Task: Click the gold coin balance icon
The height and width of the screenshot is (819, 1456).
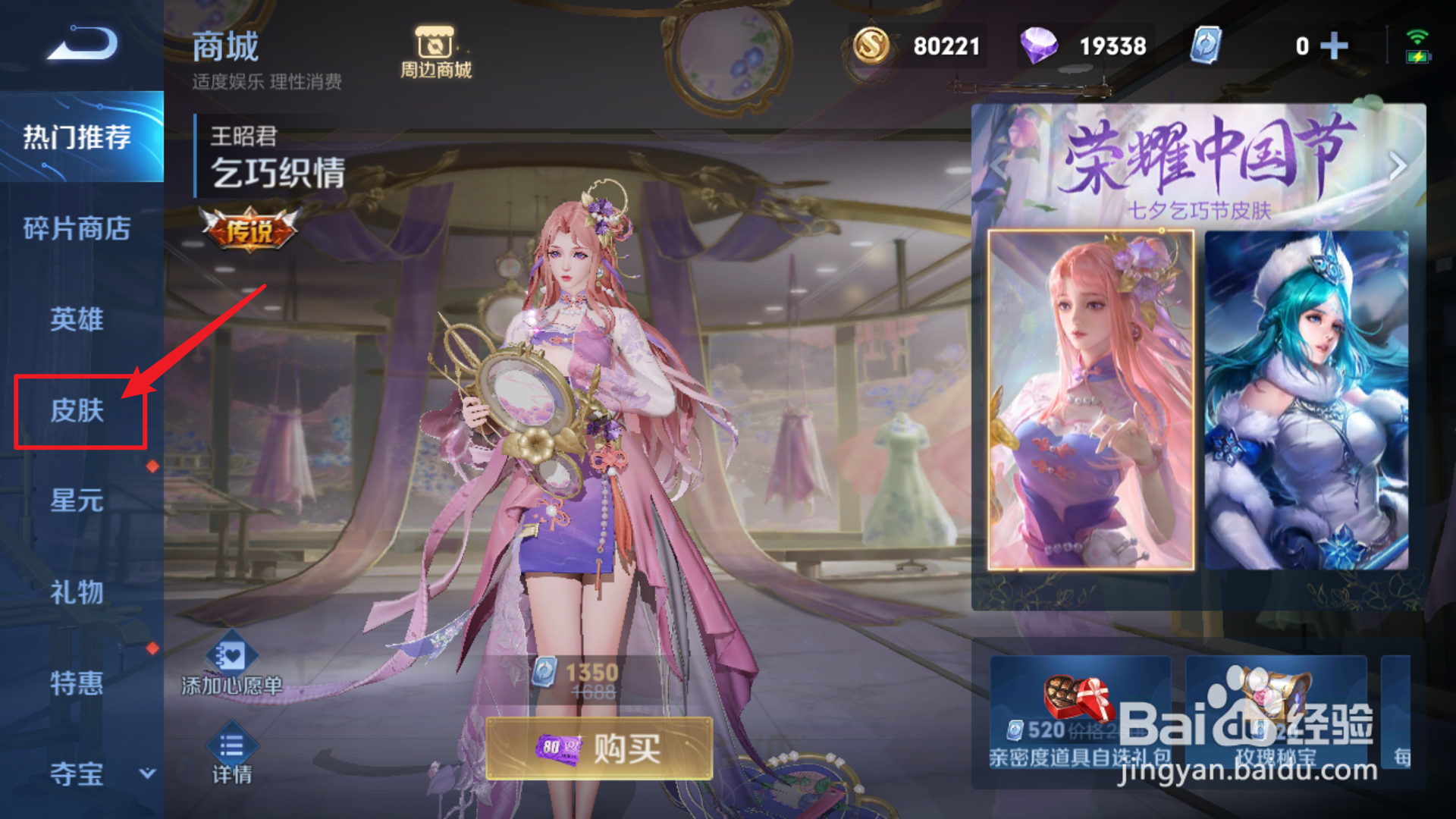Action: coord(871,45)
